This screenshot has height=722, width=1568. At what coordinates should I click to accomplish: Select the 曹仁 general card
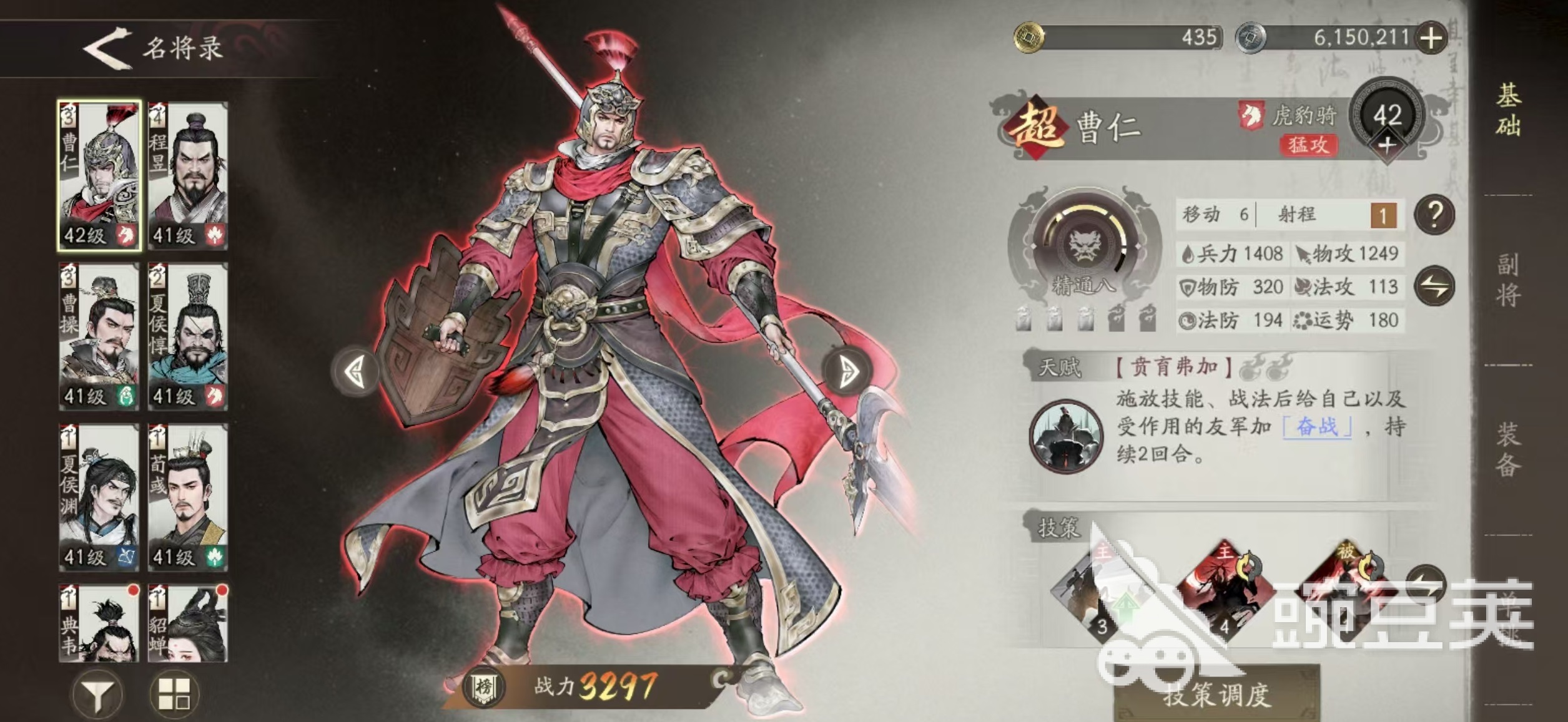click(x=99, y=175)
